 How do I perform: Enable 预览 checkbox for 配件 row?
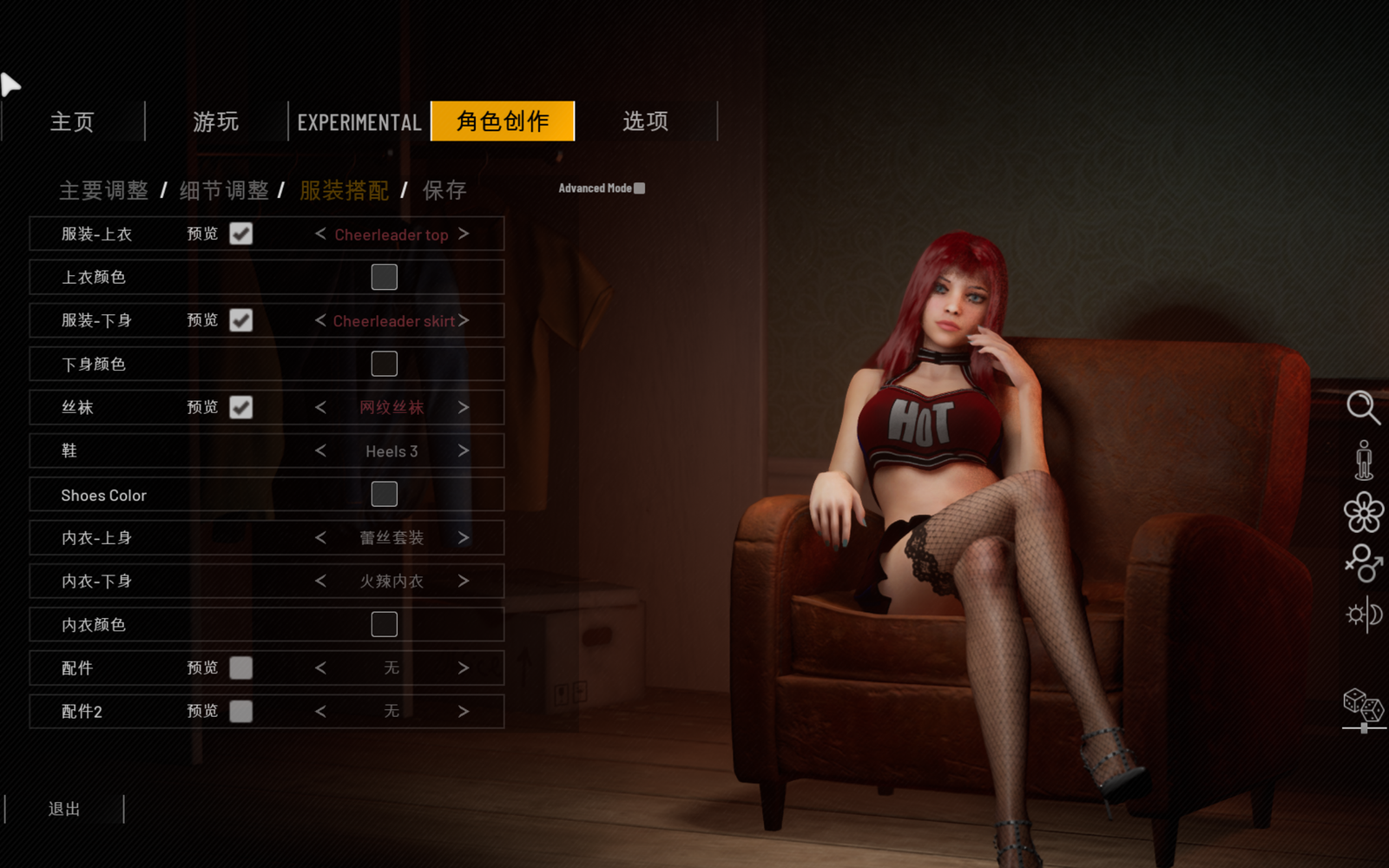[240, 667]
